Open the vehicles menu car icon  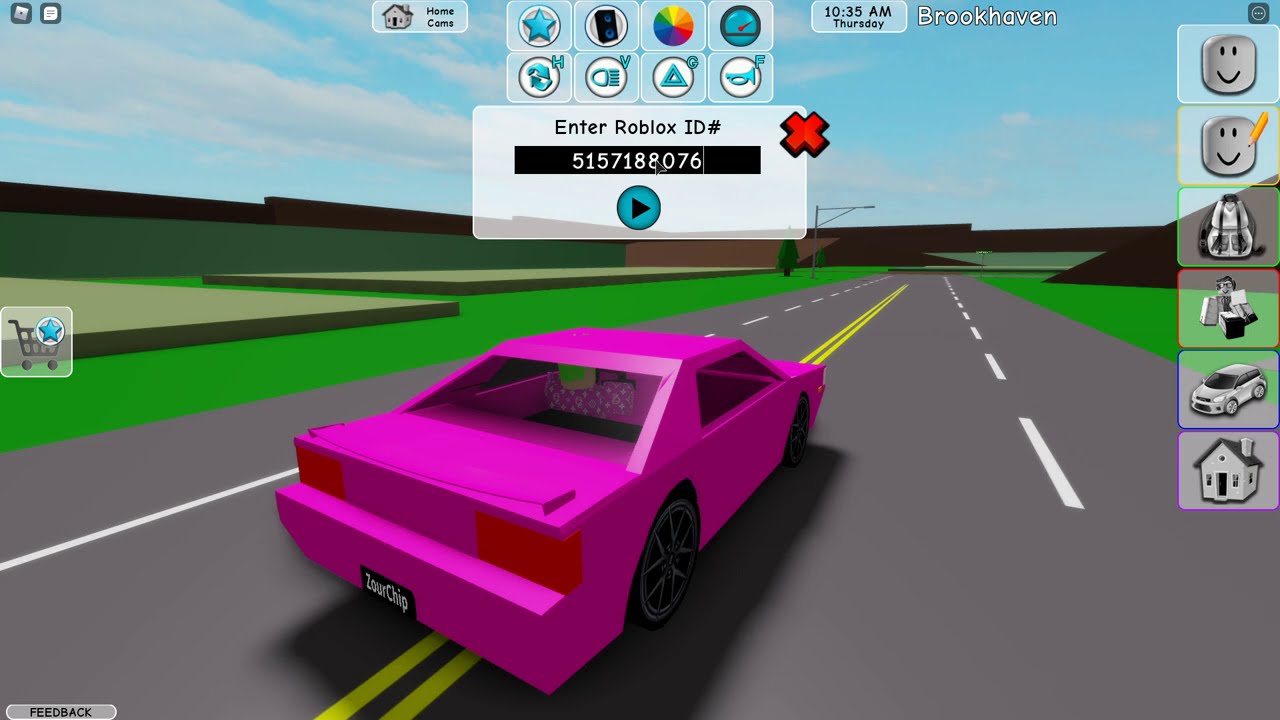[x=1228, y=390]
